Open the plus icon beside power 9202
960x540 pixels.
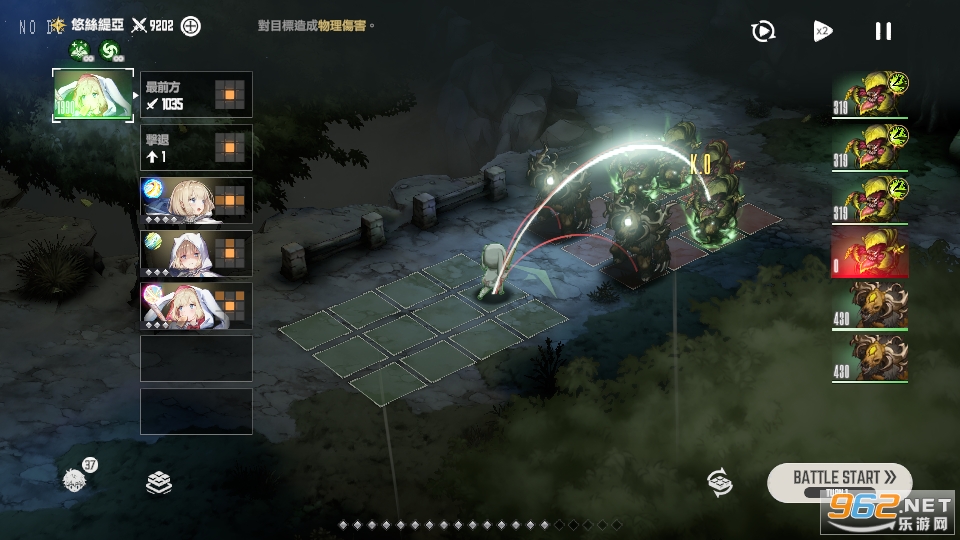tap(190, 26)
